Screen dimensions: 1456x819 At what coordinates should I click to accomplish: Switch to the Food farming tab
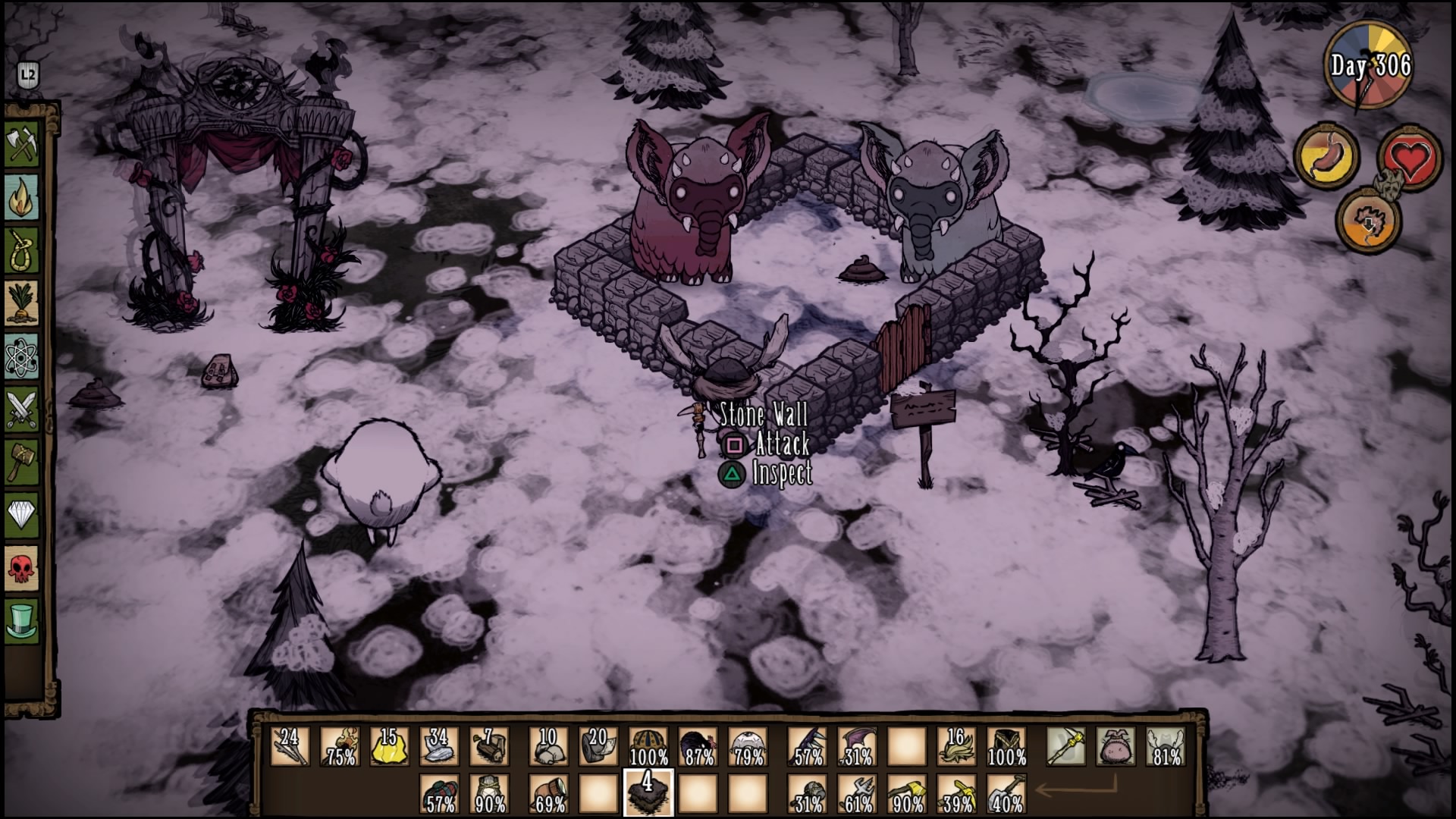coord(22,303)
